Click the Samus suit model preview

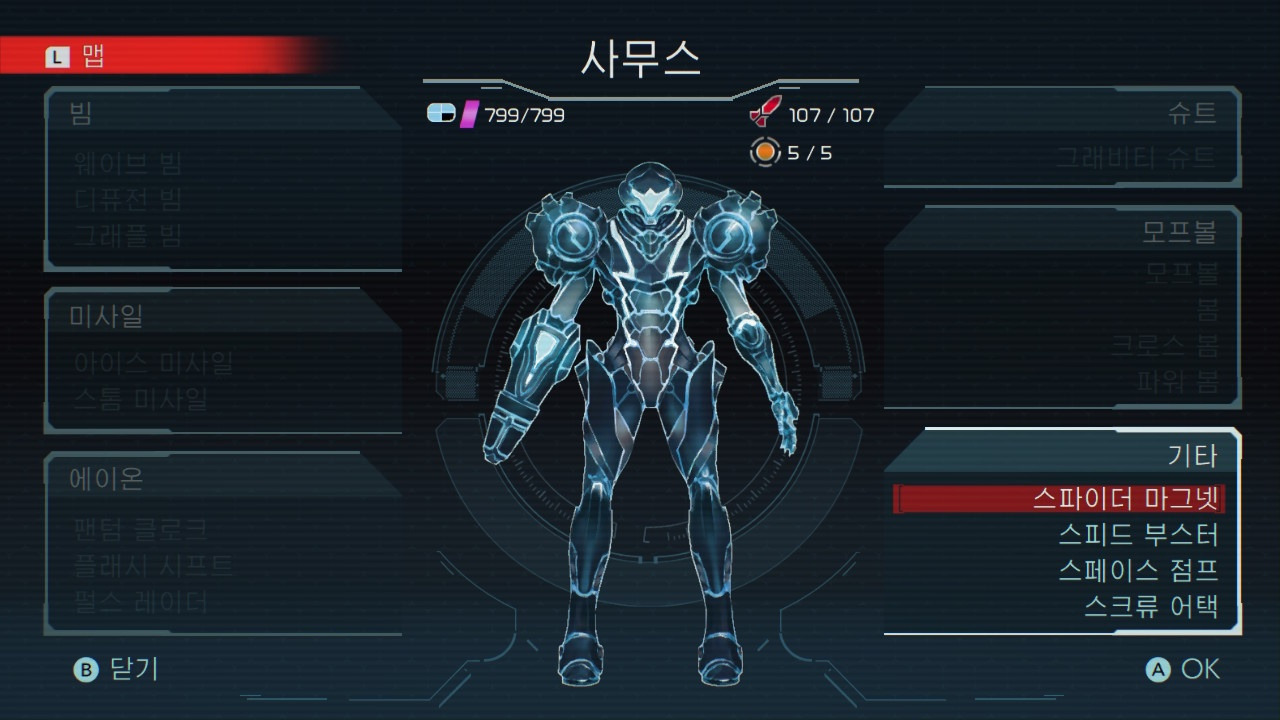point(640,400)
